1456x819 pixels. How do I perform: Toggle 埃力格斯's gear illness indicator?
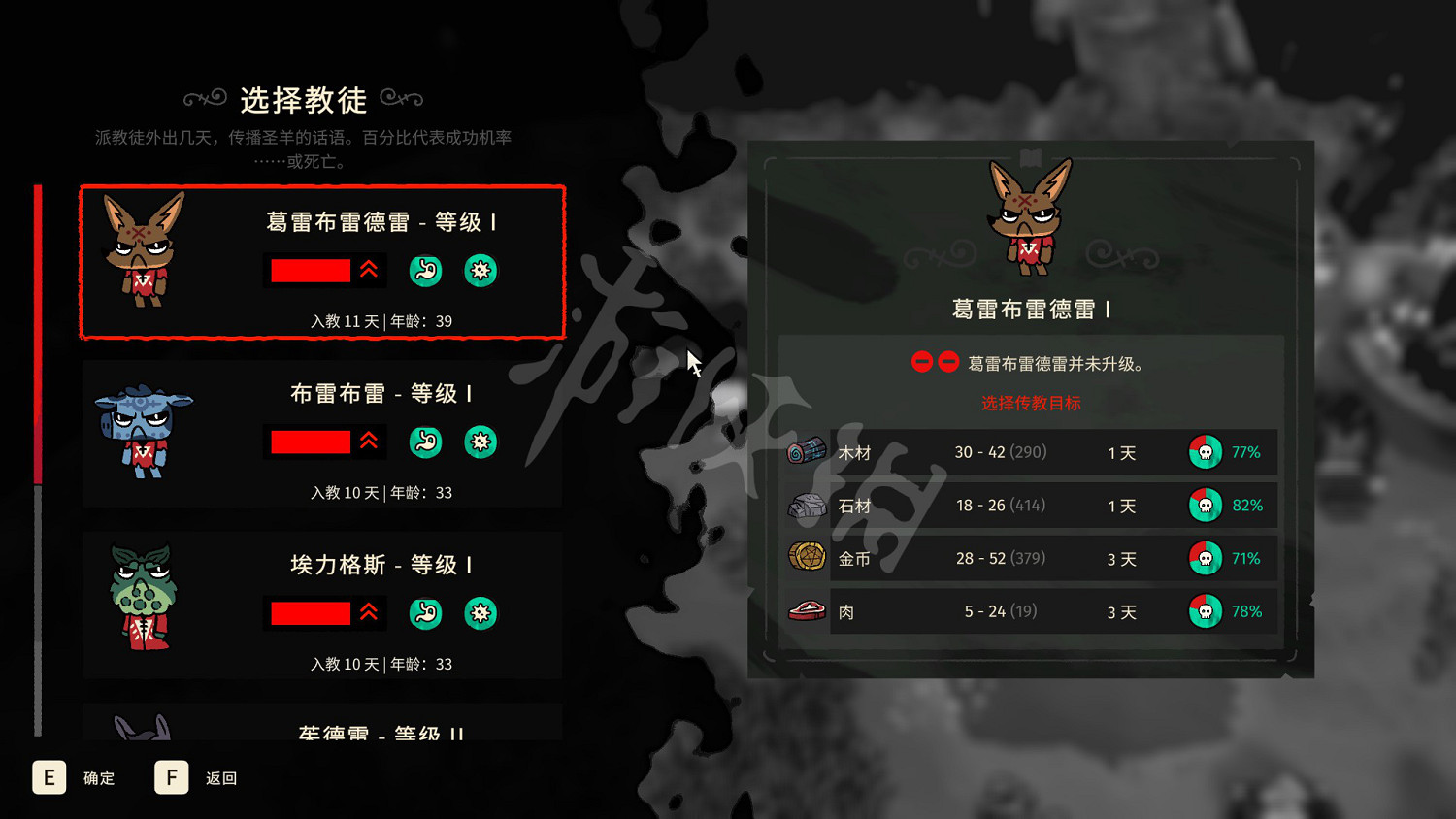[480, 613]
